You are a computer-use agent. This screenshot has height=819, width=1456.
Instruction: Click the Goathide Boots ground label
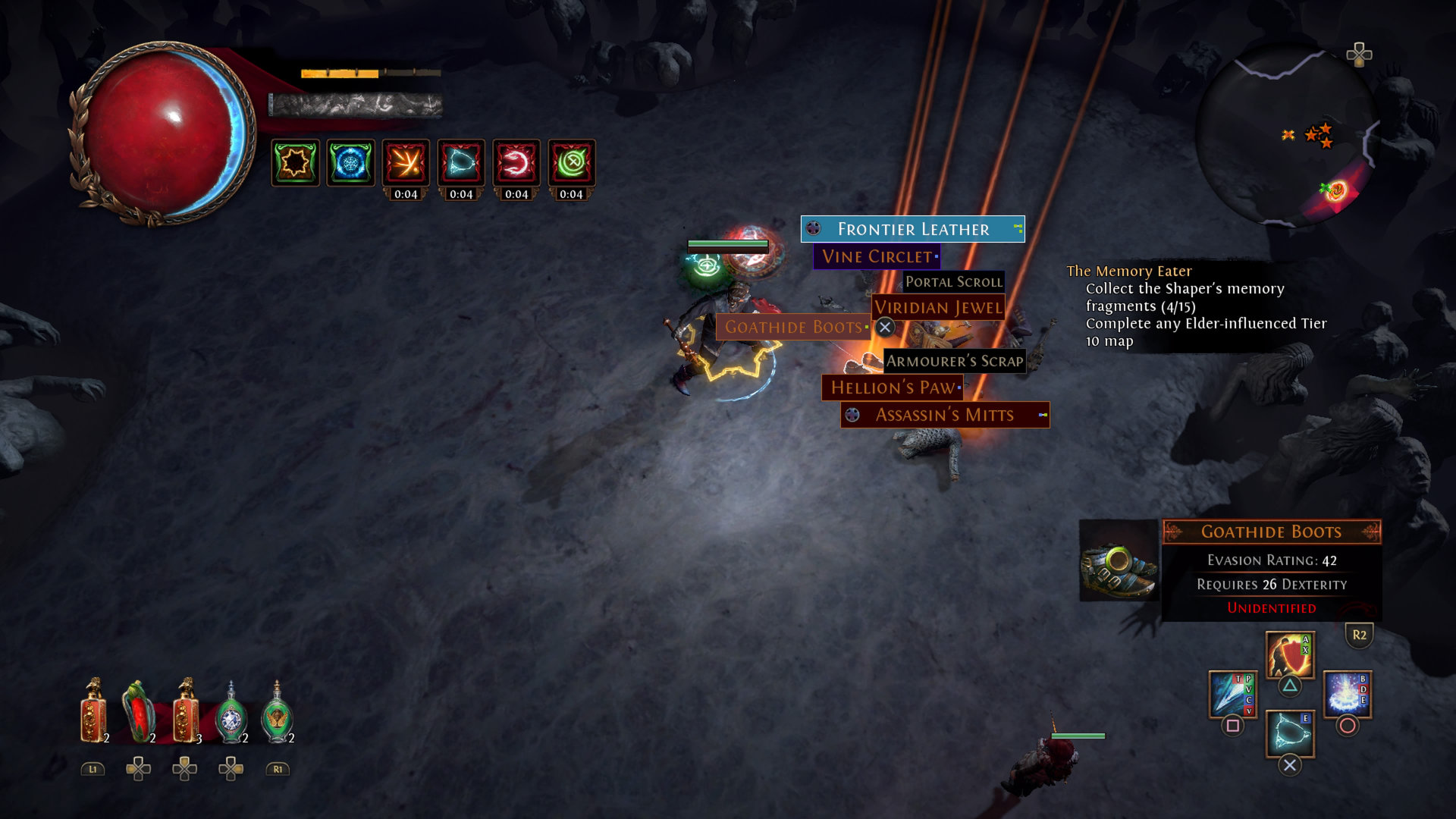click(793, 328)
